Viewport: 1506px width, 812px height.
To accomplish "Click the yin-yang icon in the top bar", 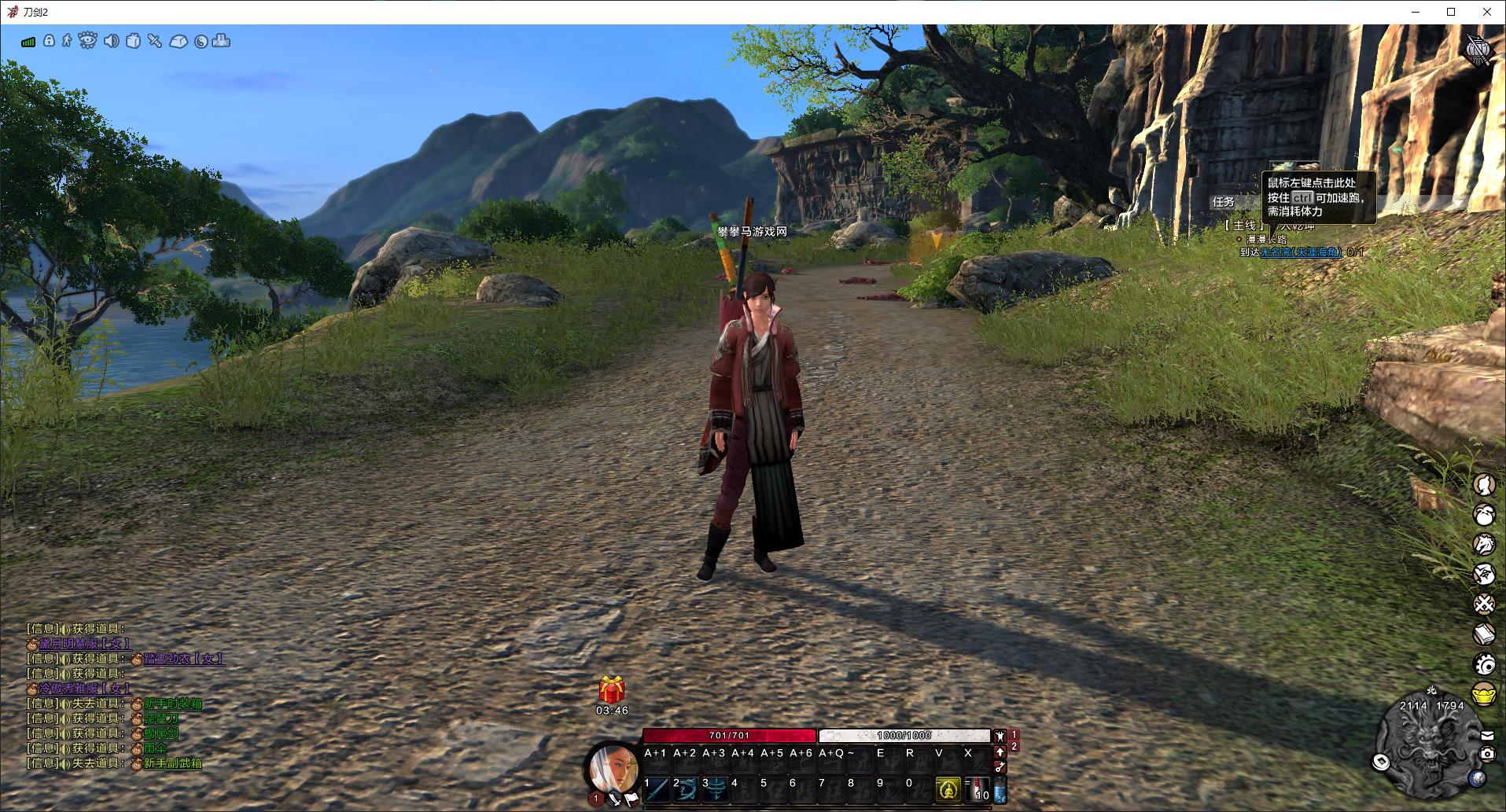I will click(201, 42).
